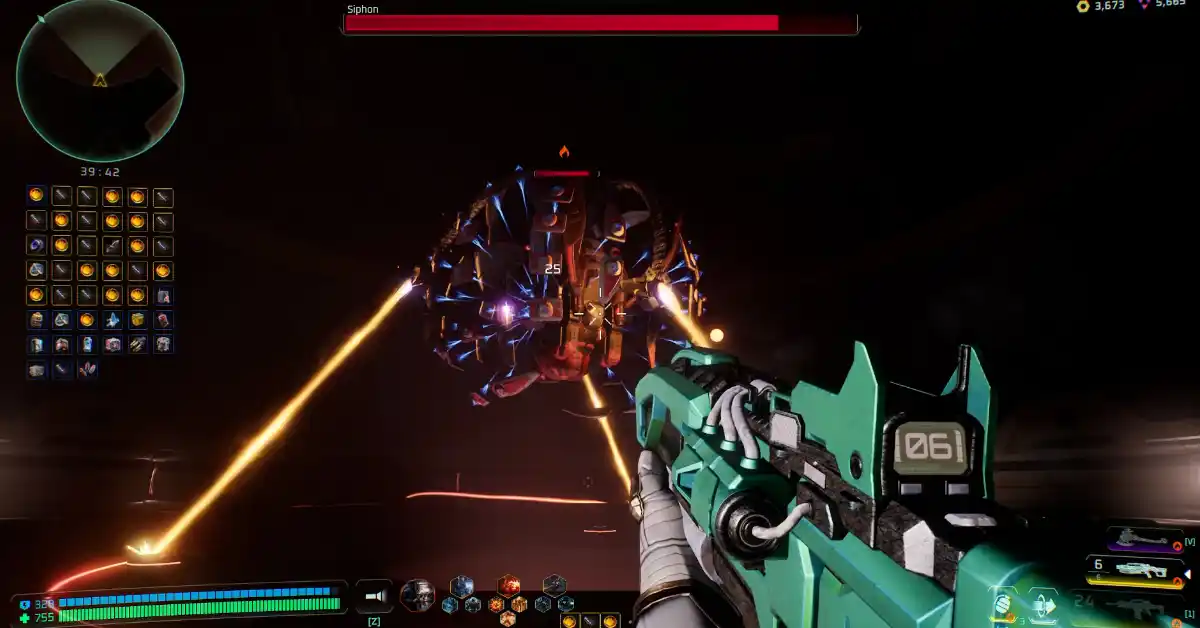Activate the dash ability icon

pos(1043,604)
